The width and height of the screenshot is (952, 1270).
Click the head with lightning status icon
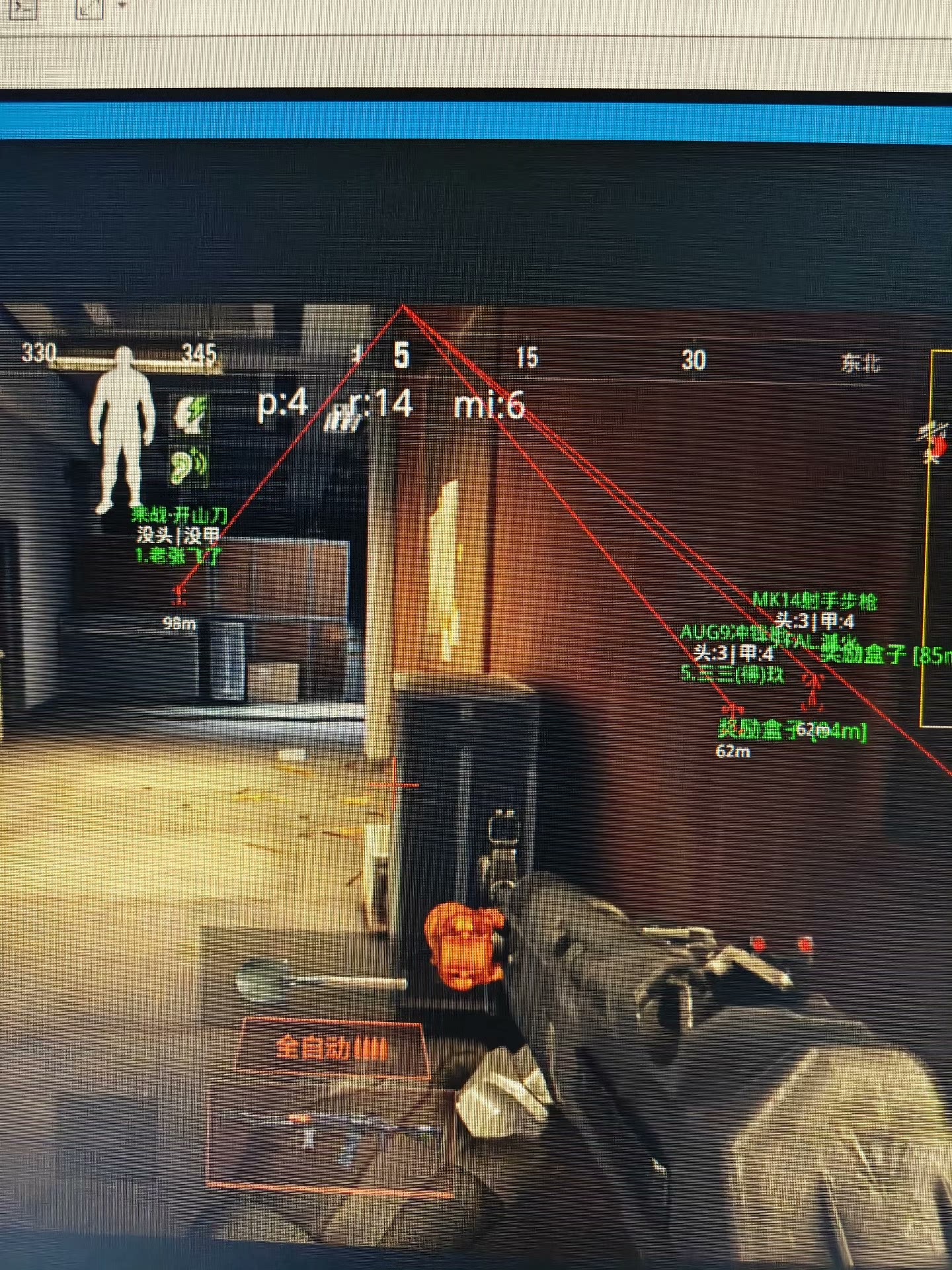190,414
